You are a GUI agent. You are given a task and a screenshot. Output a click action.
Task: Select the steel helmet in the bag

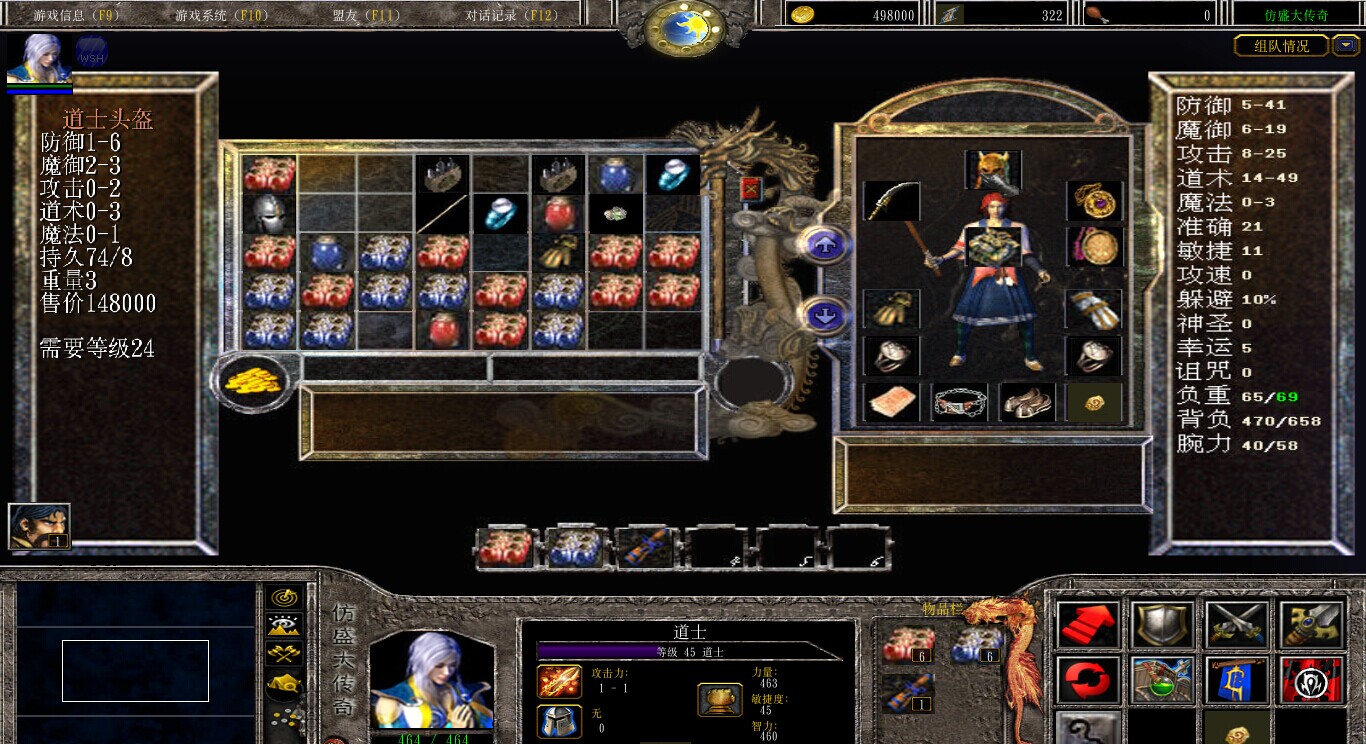click(269, 213)
